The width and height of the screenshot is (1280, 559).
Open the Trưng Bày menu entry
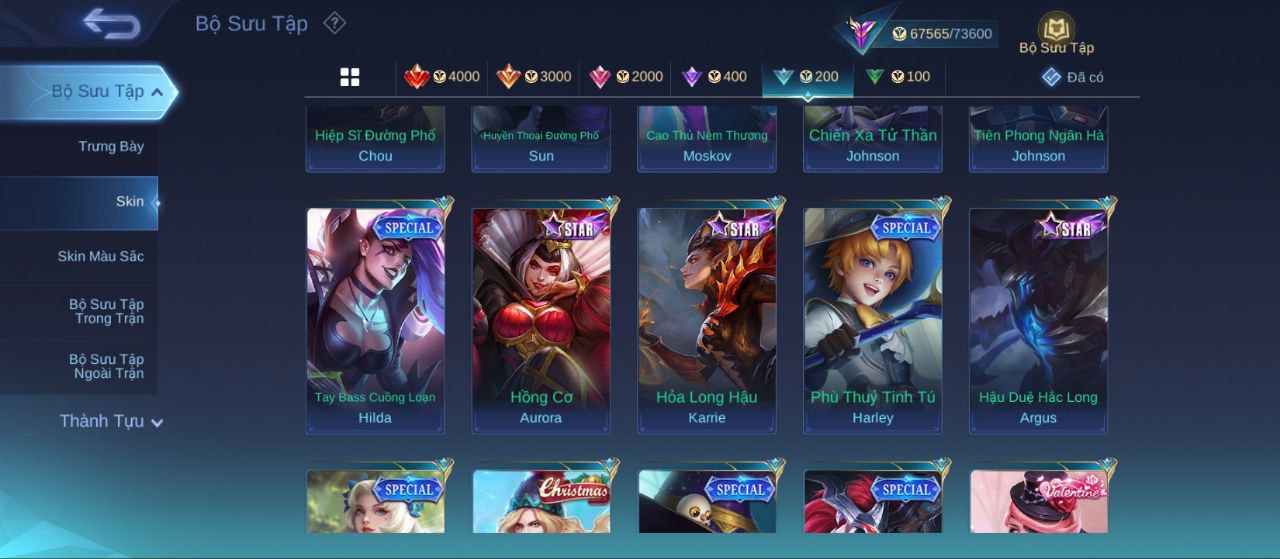(111, 147)
